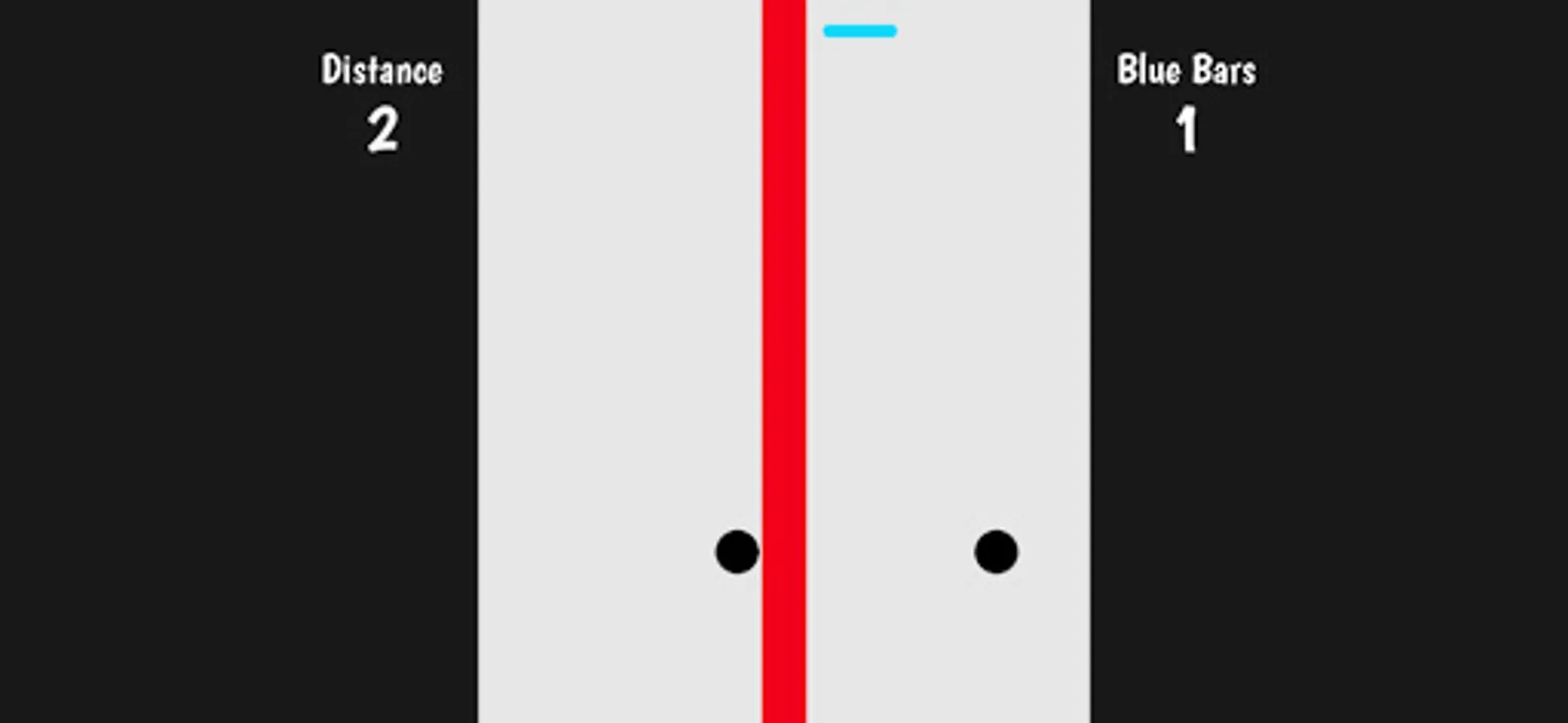Click between the two black dots
The width and height of the screenshot is (1568, 723).
pyautogui.click(x=865, y=551)
